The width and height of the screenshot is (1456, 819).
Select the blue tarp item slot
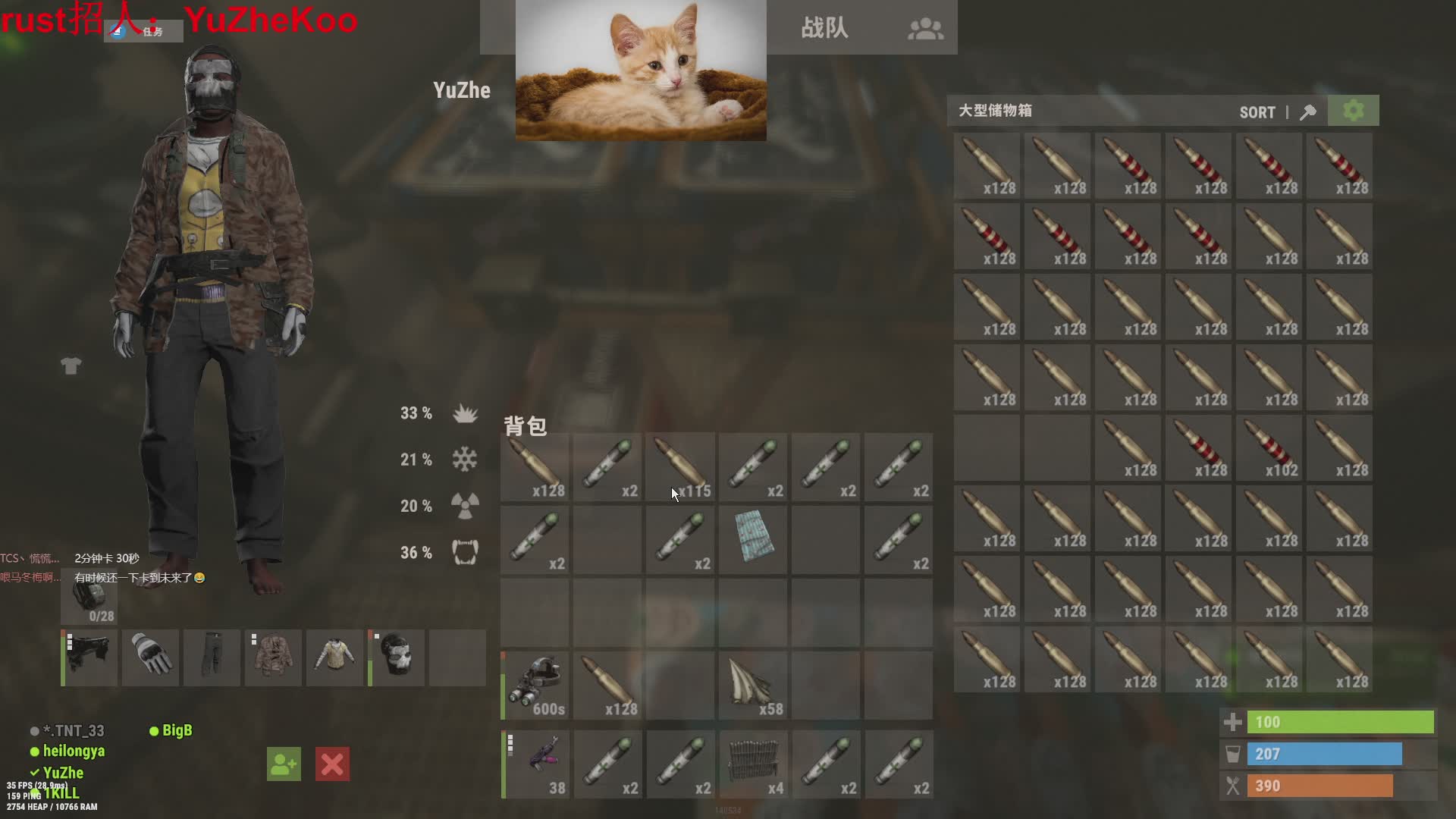[x=753, y=537]
